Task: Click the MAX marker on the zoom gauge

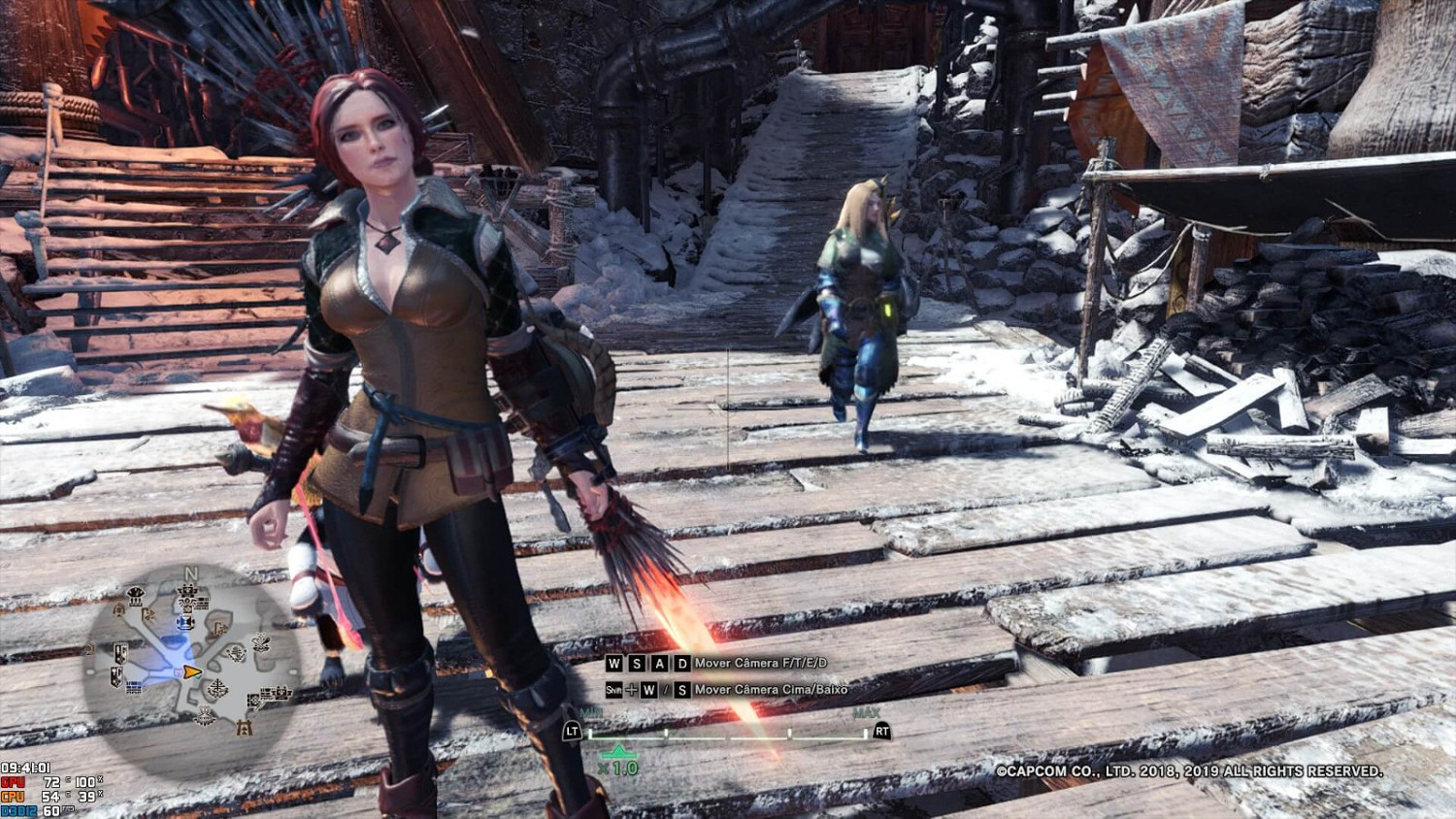Action: coord(867,713)
